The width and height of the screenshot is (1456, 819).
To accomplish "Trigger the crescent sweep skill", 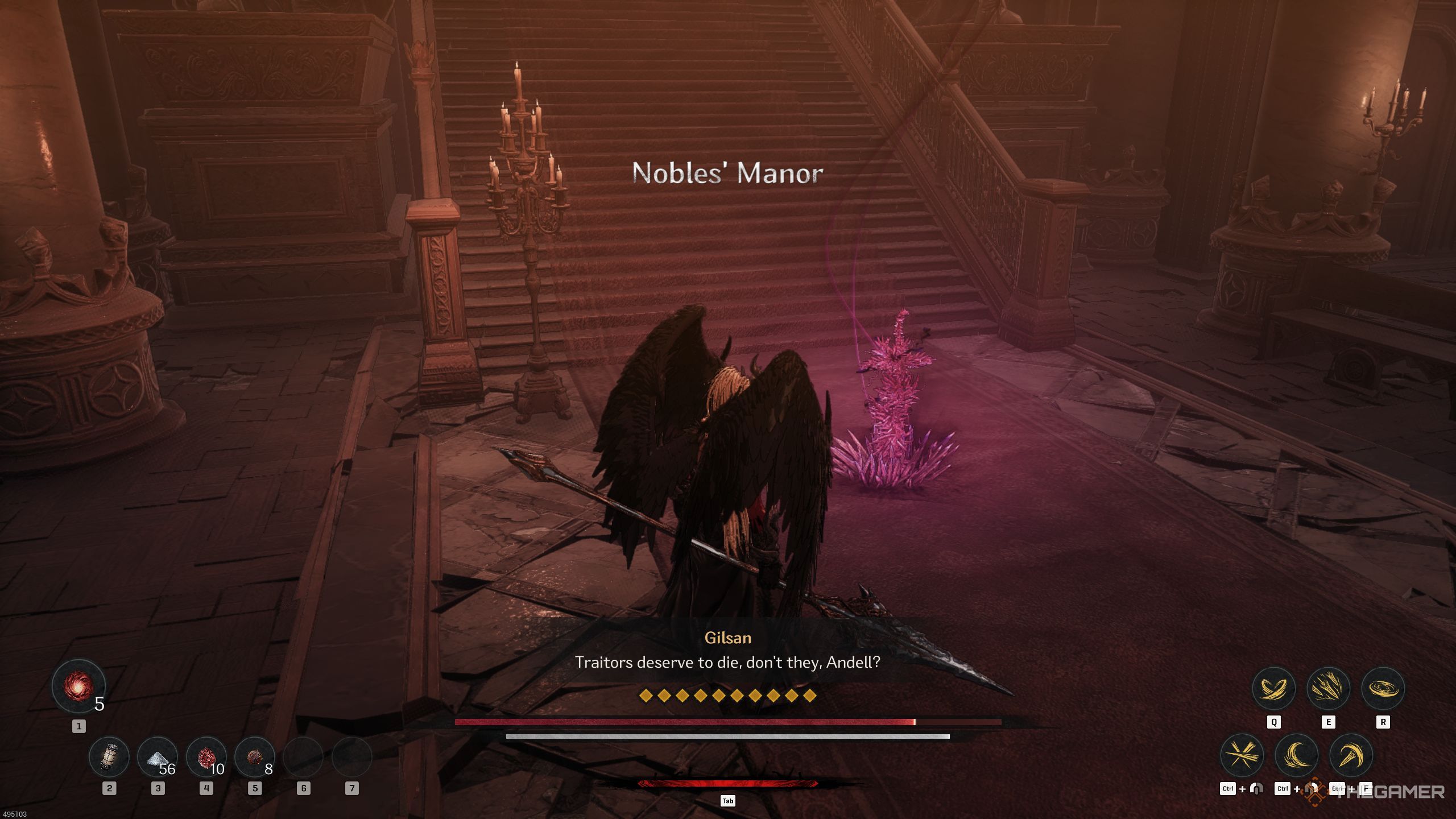I will pos(1297,756).
